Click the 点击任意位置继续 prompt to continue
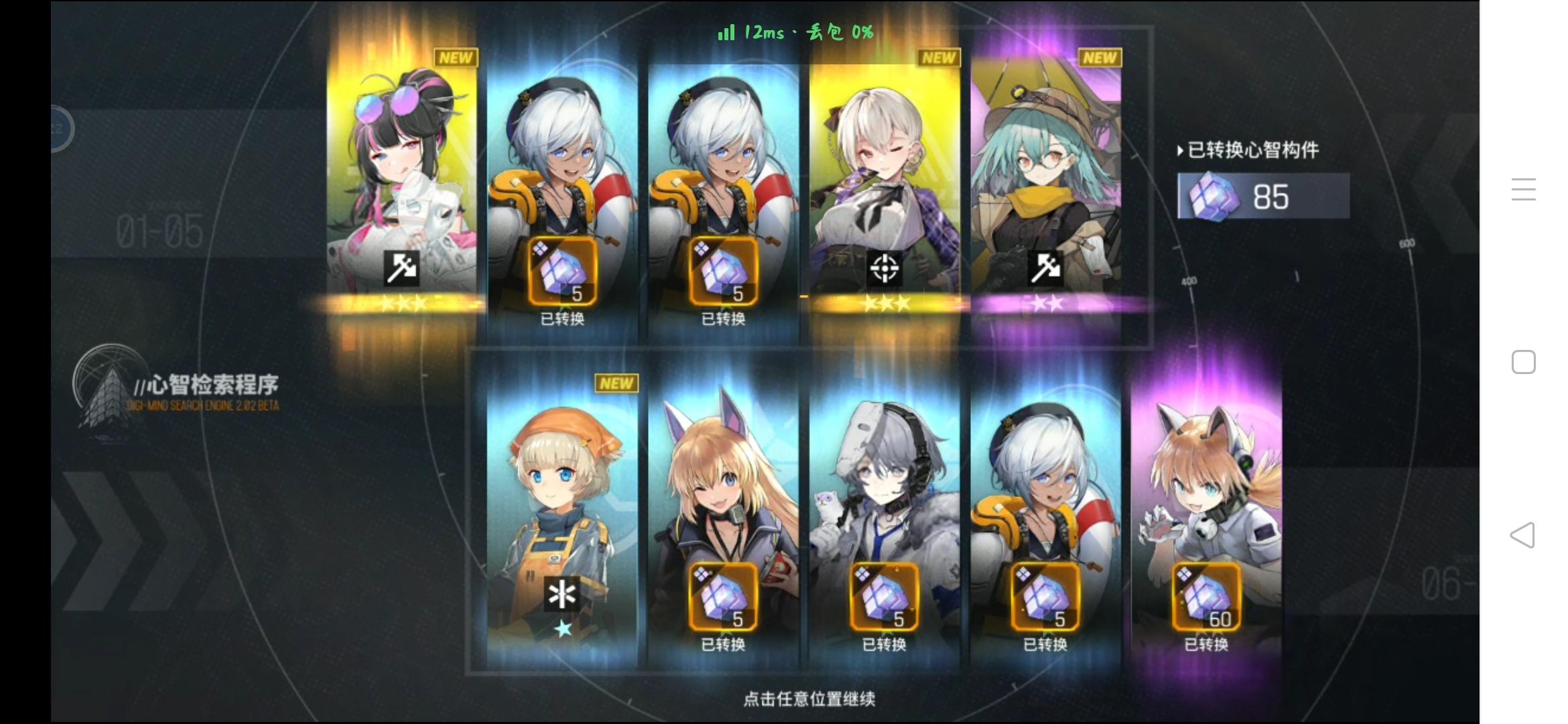1568x724 pixels. coord(808,697)
